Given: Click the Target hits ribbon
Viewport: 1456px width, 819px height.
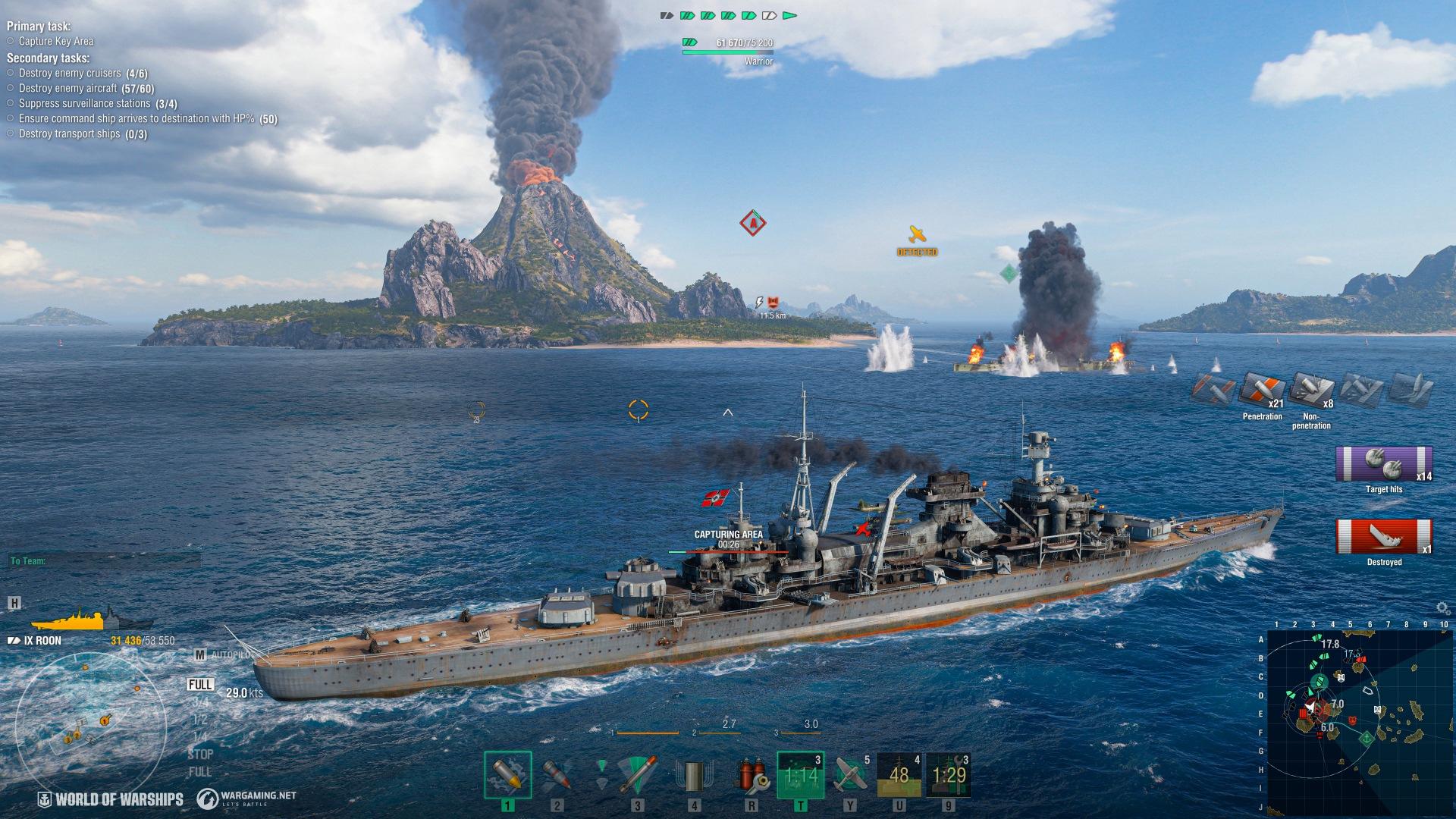Looking at the screenshot, I should [1384, 465].
